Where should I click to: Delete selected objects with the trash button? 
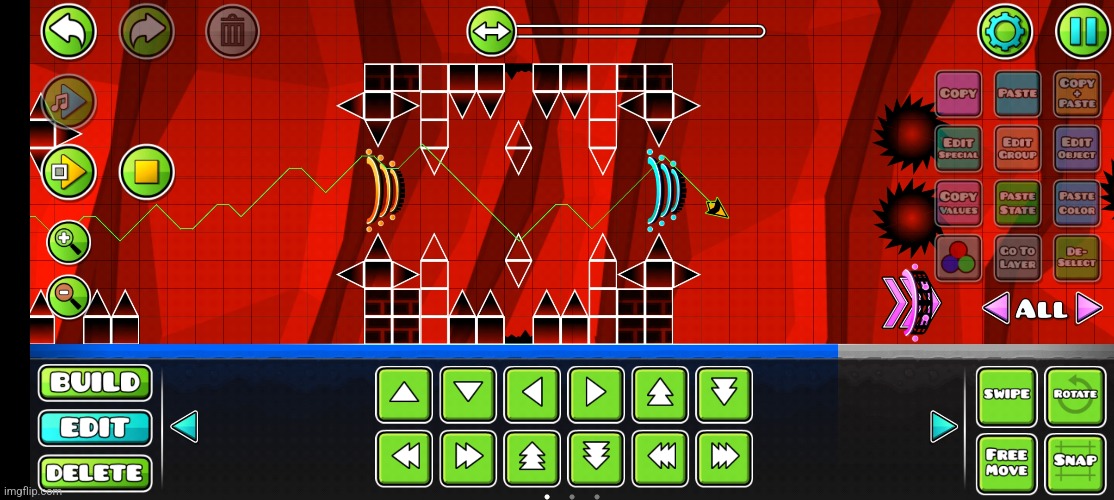click(x=232, y=32)
